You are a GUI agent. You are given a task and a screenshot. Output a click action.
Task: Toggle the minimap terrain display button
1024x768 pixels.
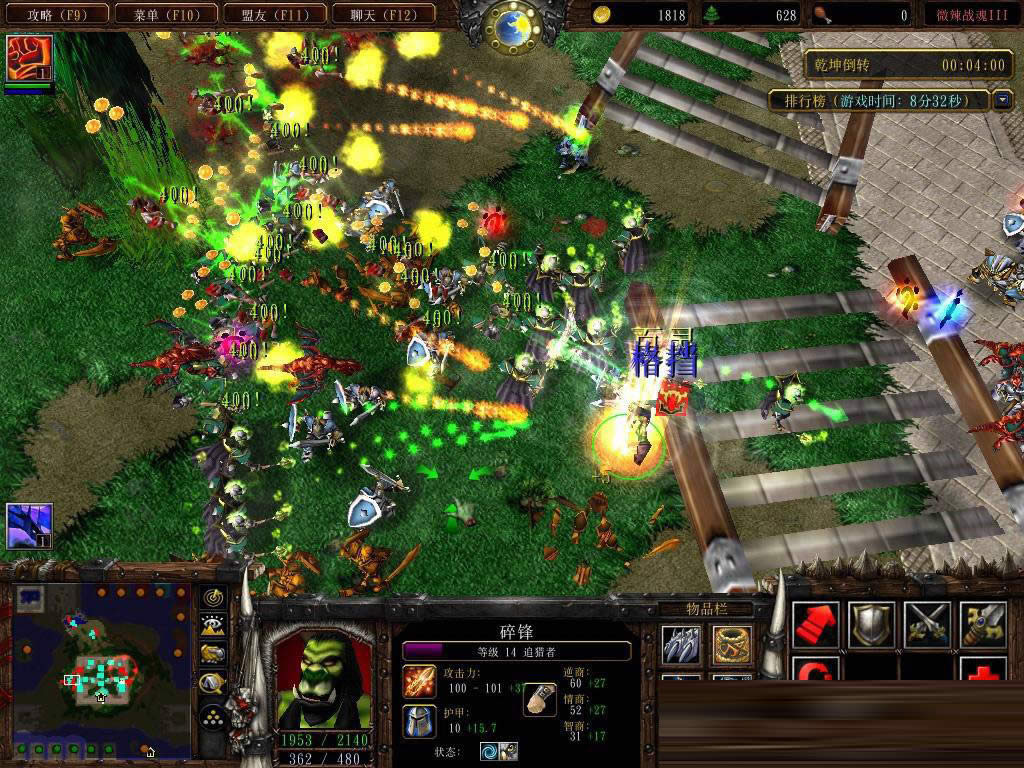213,626
